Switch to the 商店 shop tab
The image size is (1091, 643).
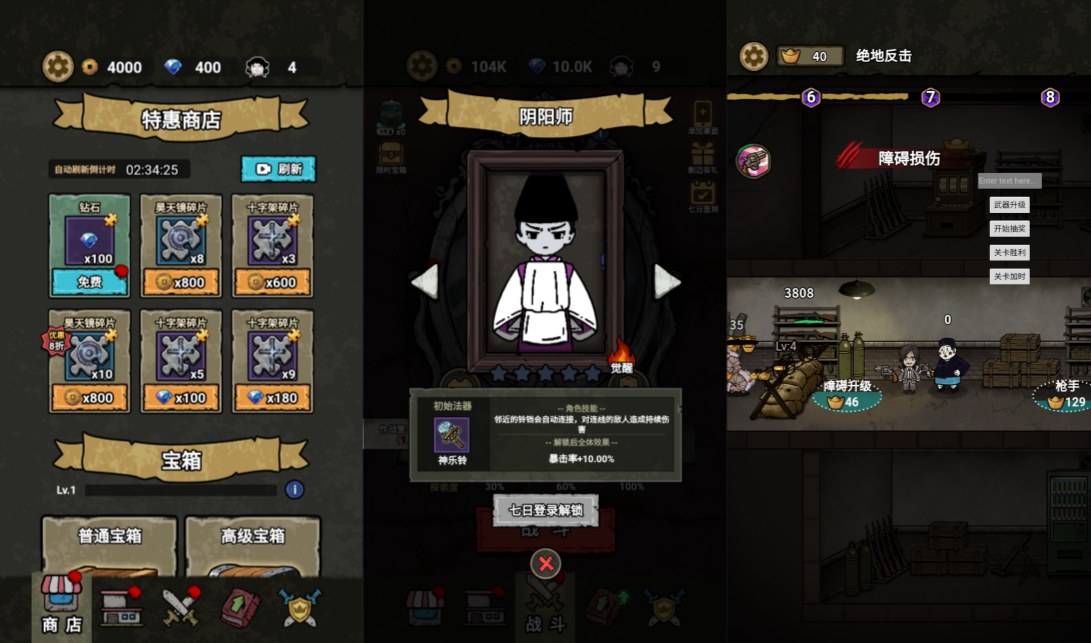tap(61, 606)
